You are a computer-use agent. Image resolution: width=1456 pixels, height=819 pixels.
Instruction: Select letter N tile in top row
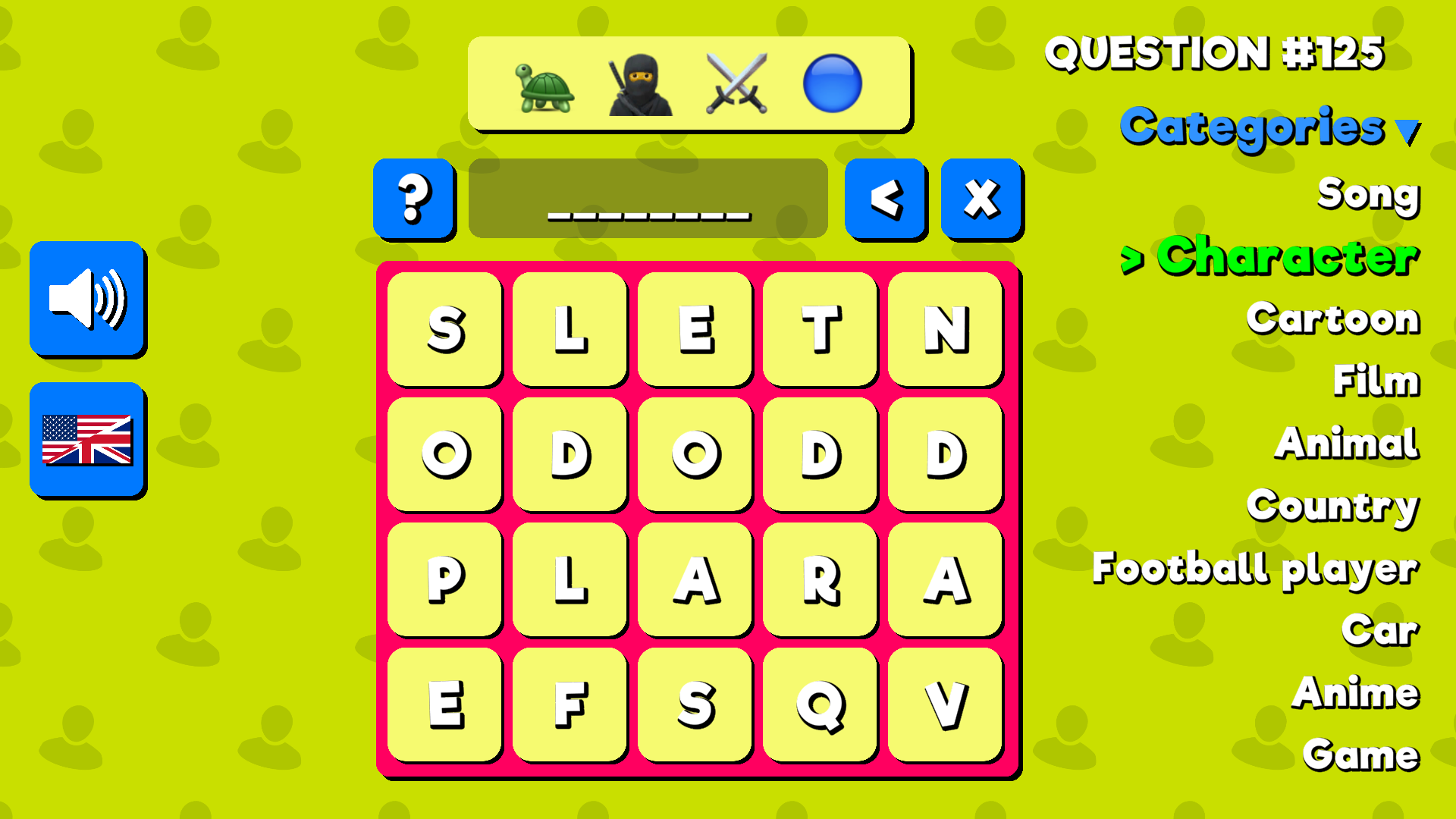945,329
